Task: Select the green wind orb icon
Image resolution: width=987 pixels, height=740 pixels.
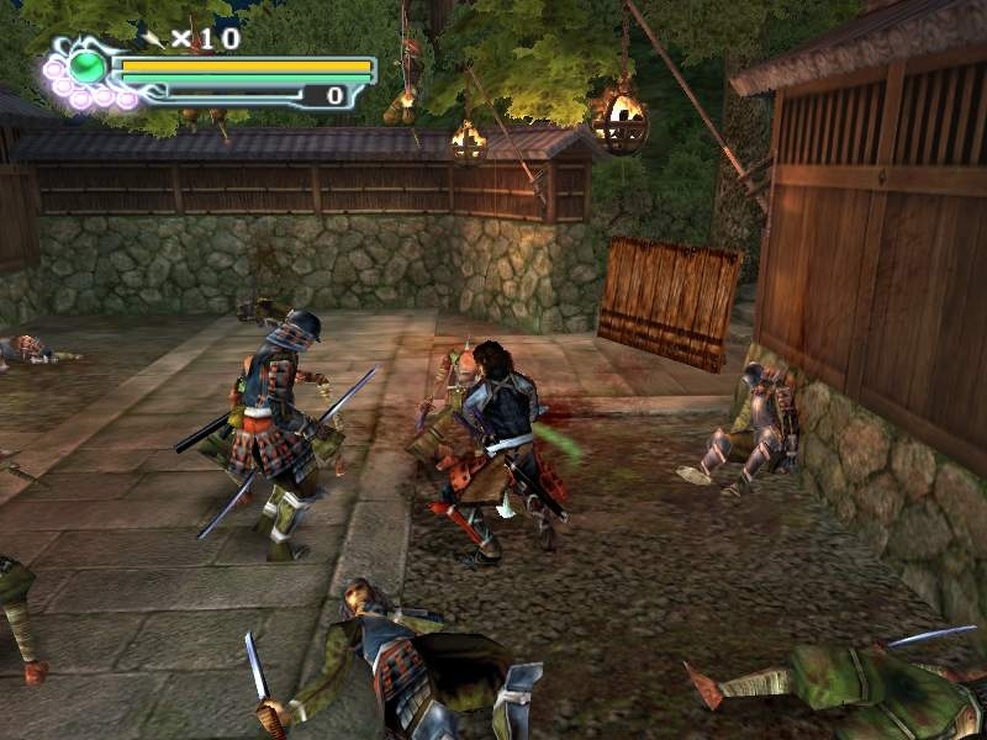Action: (87, 67)
